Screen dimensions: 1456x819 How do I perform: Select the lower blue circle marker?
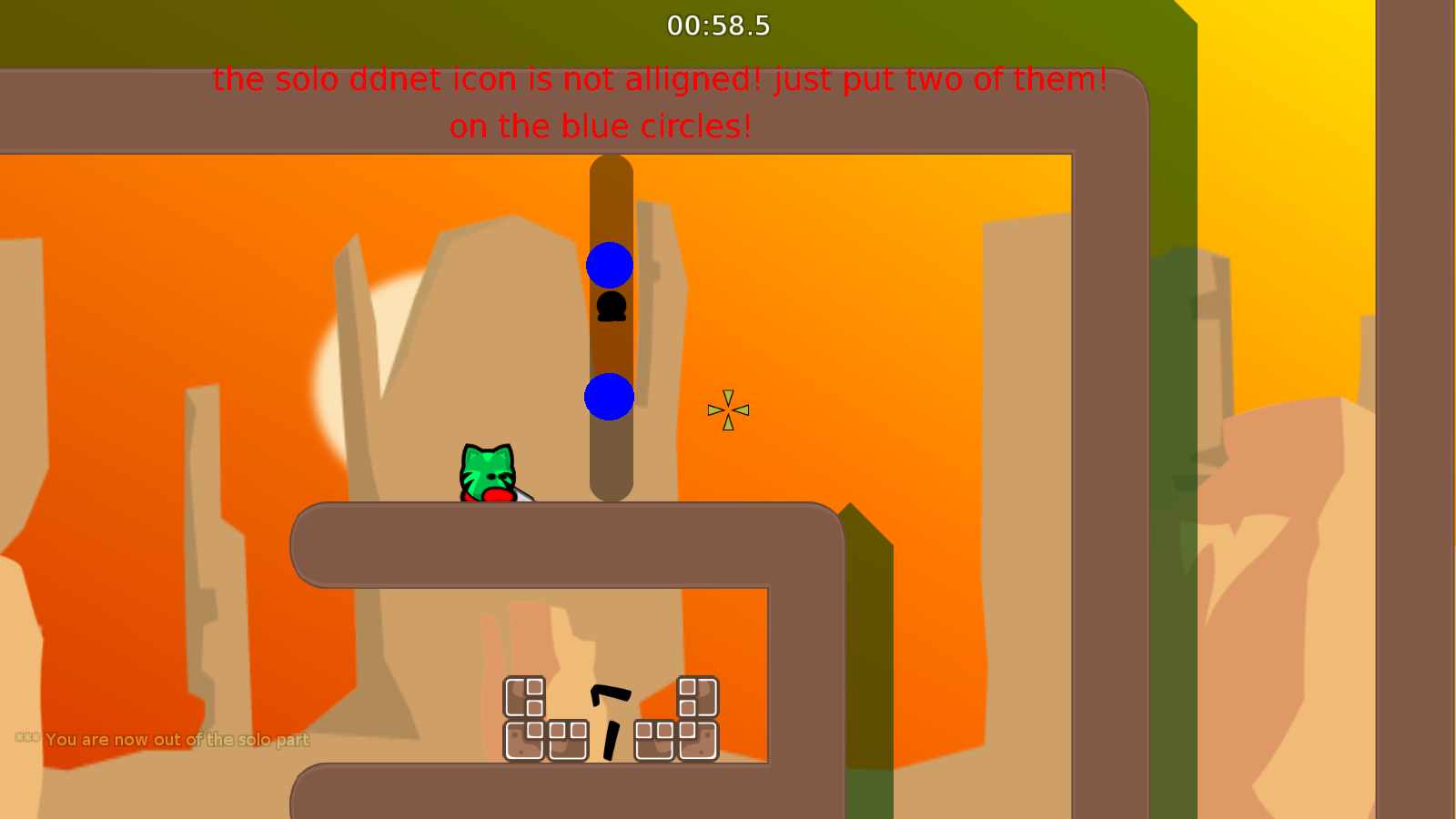click(611, 397)
